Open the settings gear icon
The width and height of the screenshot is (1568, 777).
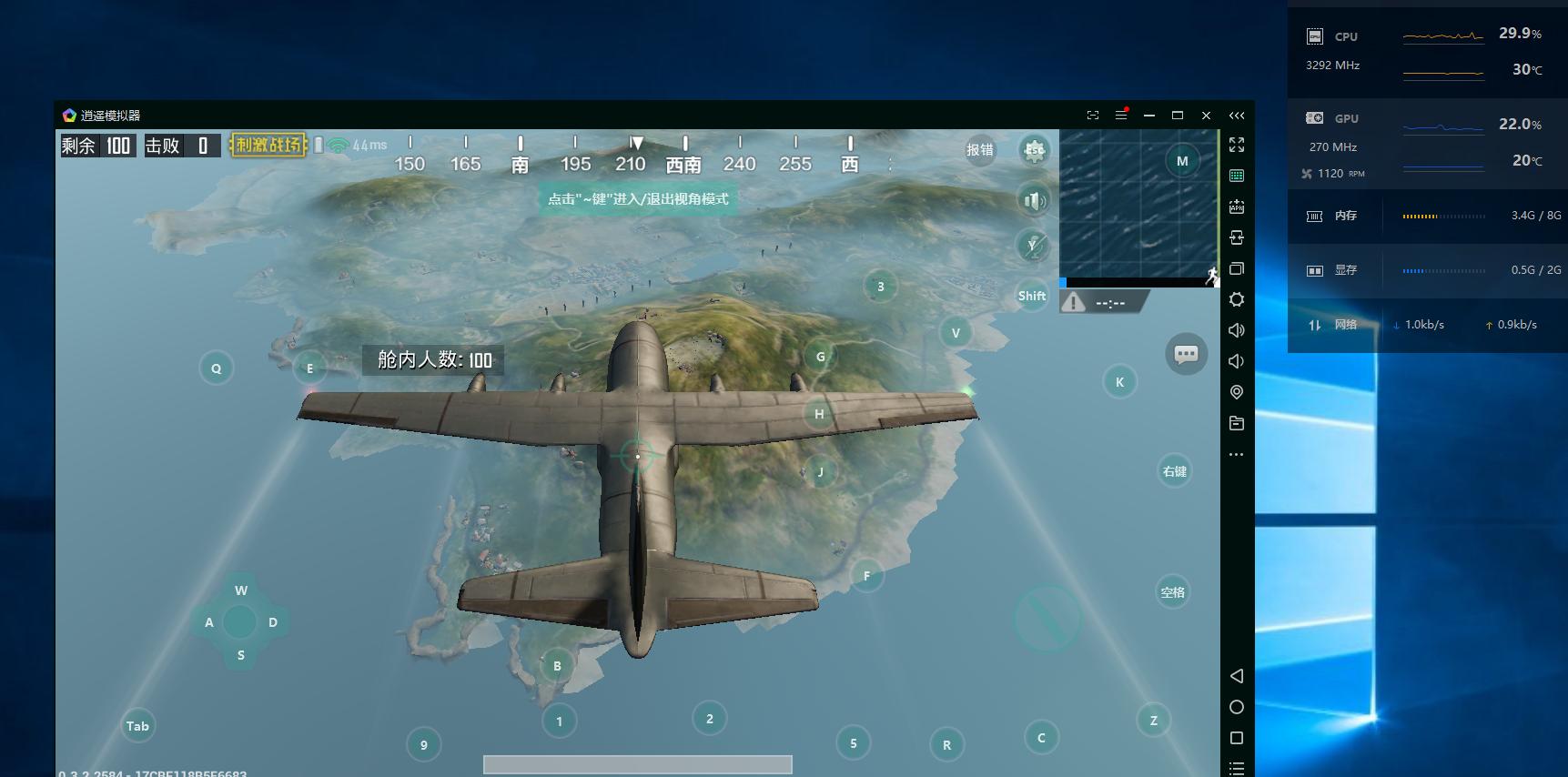click(1034, 150)
